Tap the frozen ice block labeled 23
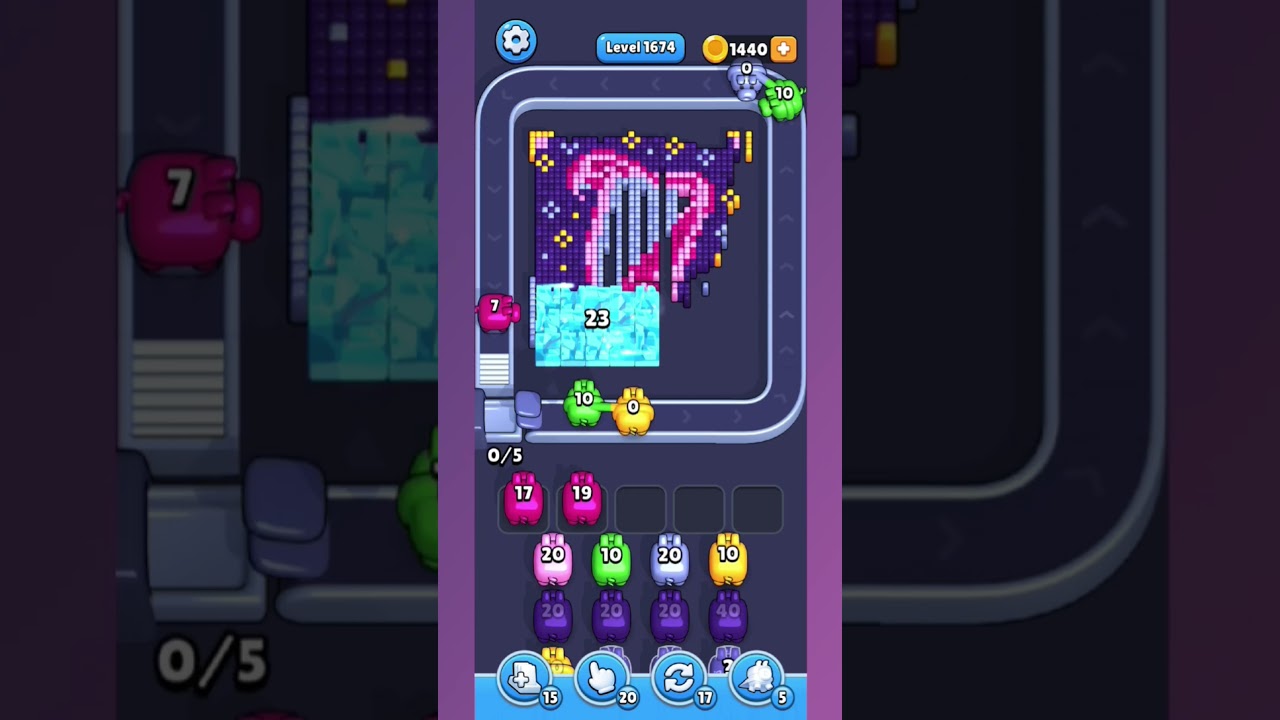The image size is (1280, 720). coord(597,324)
